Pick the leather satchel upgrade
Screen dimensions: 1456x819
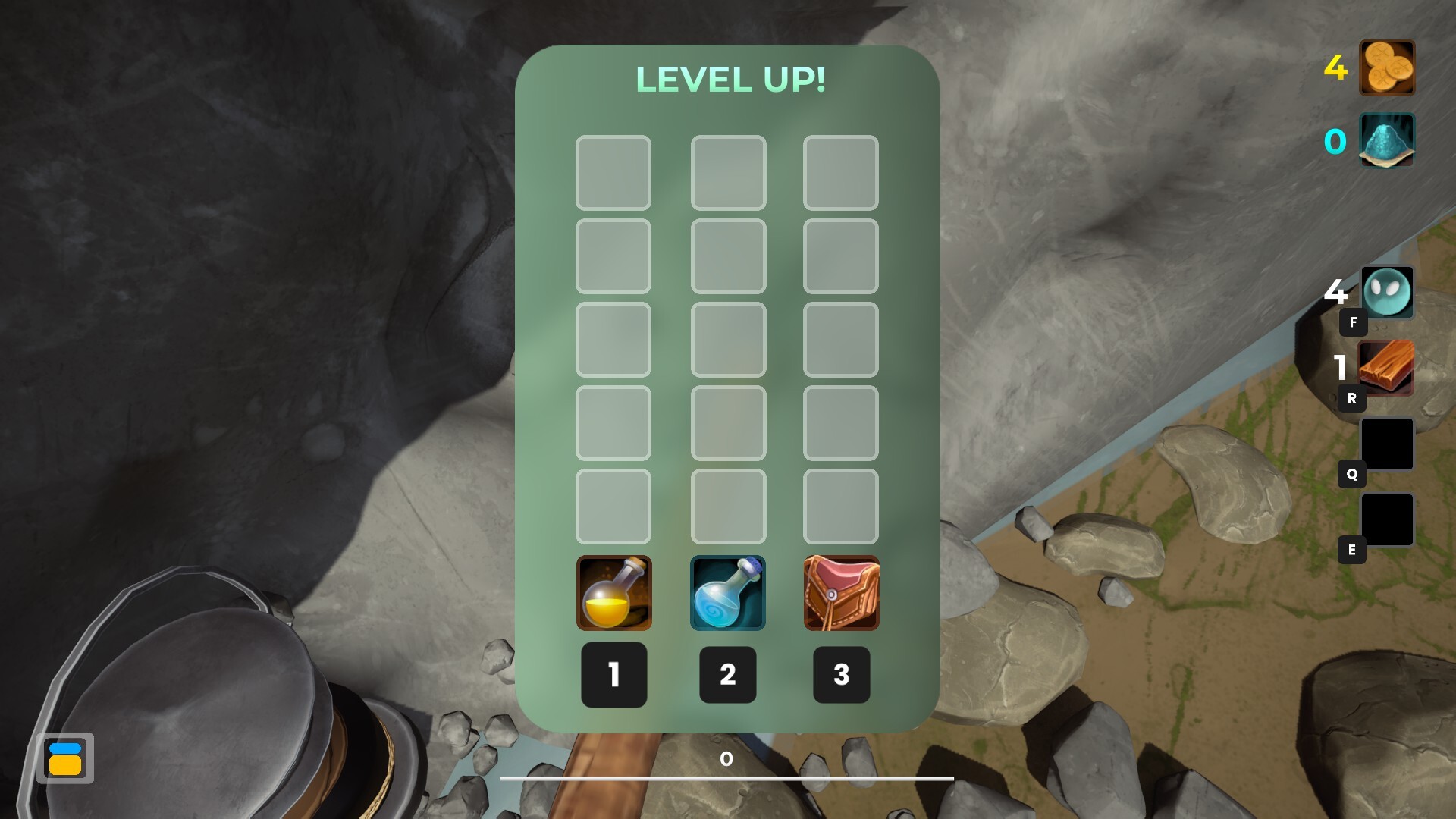(x=841, y=593)
